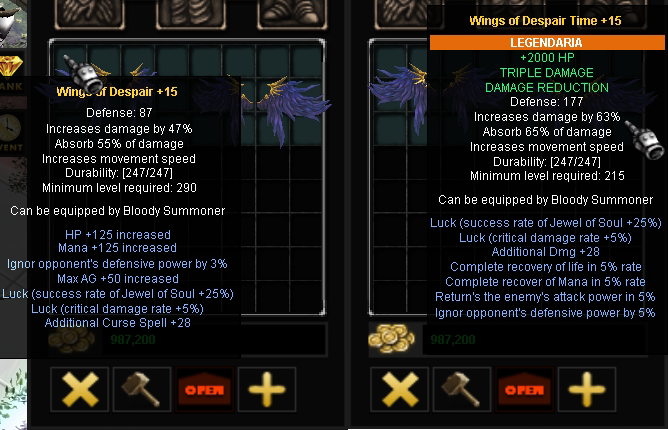Click the gold coins Zen icon in right inventory
668x430 pixels.
(389, 338)
